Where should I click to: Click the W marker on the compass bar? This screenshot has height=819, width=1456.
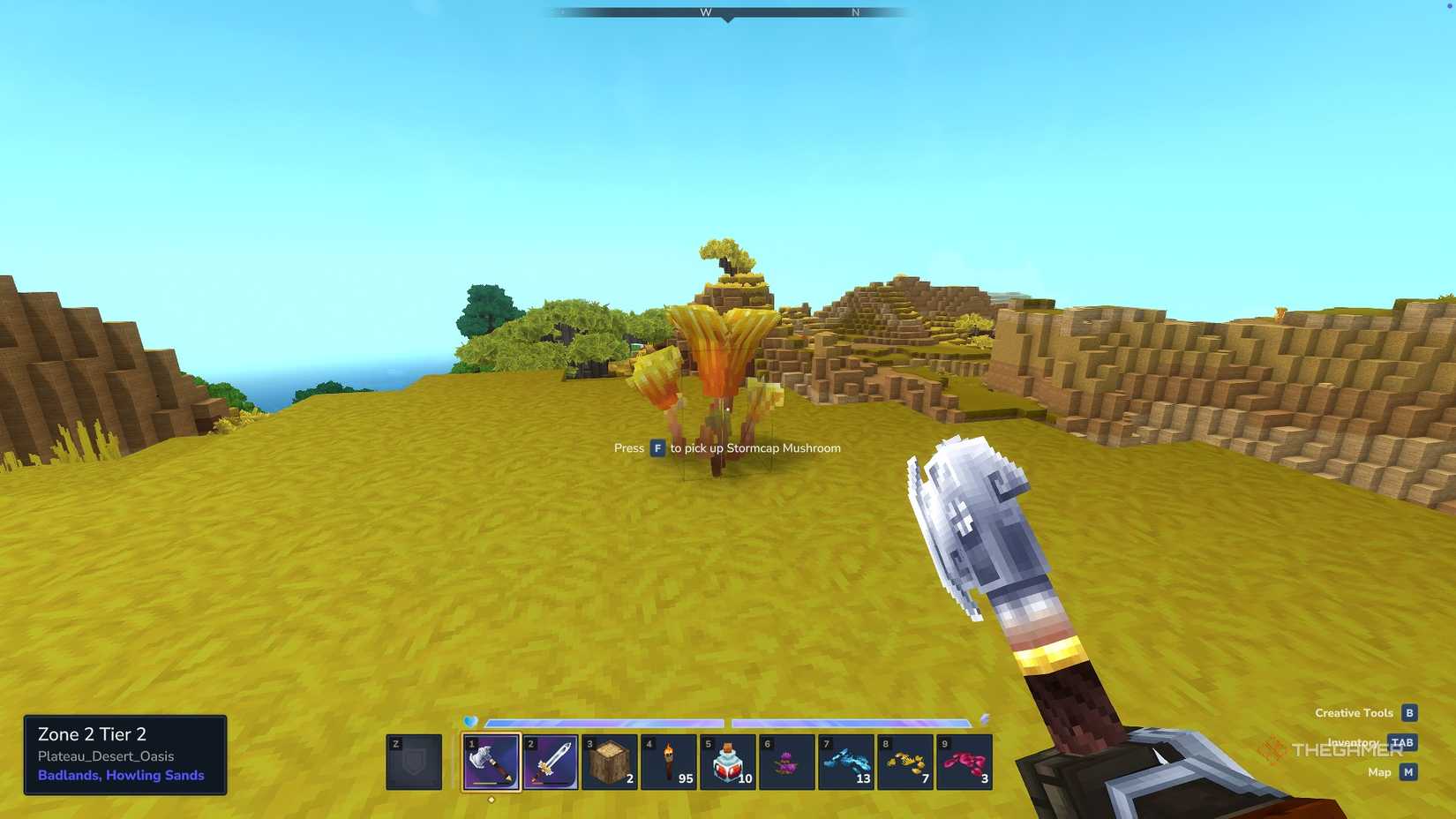tap(706, 12)
